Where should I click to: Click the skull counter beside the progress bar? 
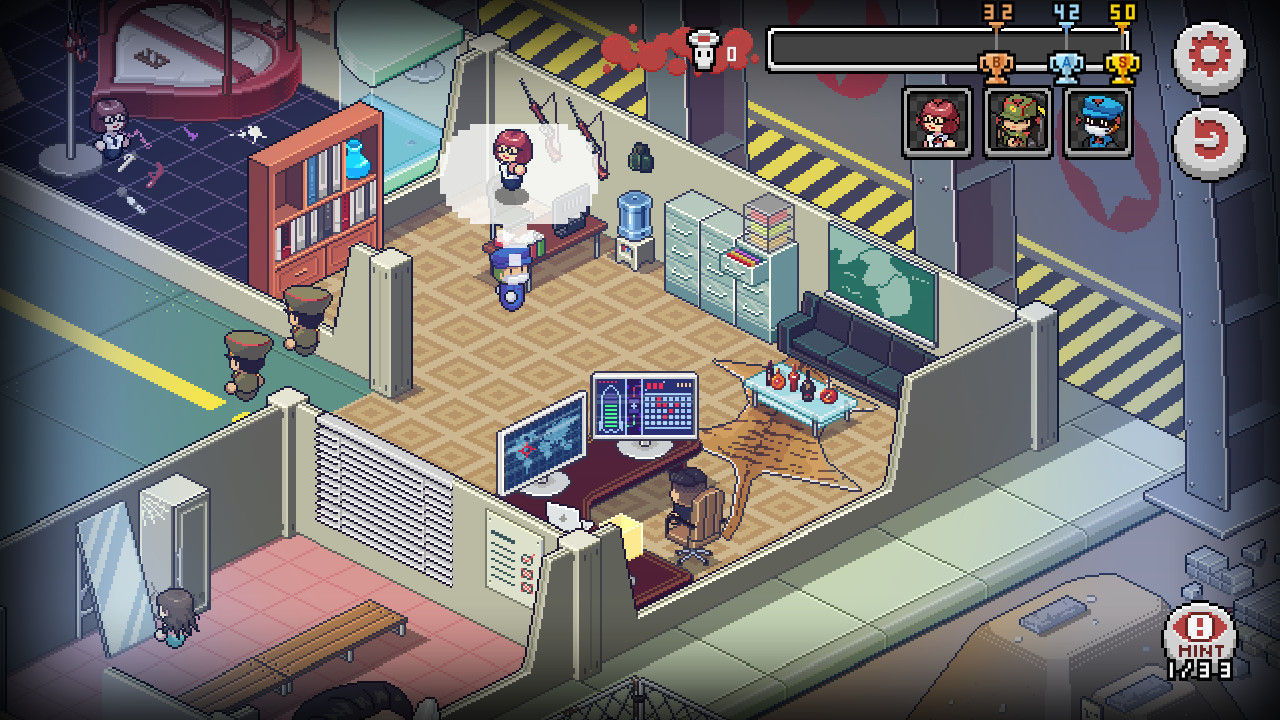[705, 48]
